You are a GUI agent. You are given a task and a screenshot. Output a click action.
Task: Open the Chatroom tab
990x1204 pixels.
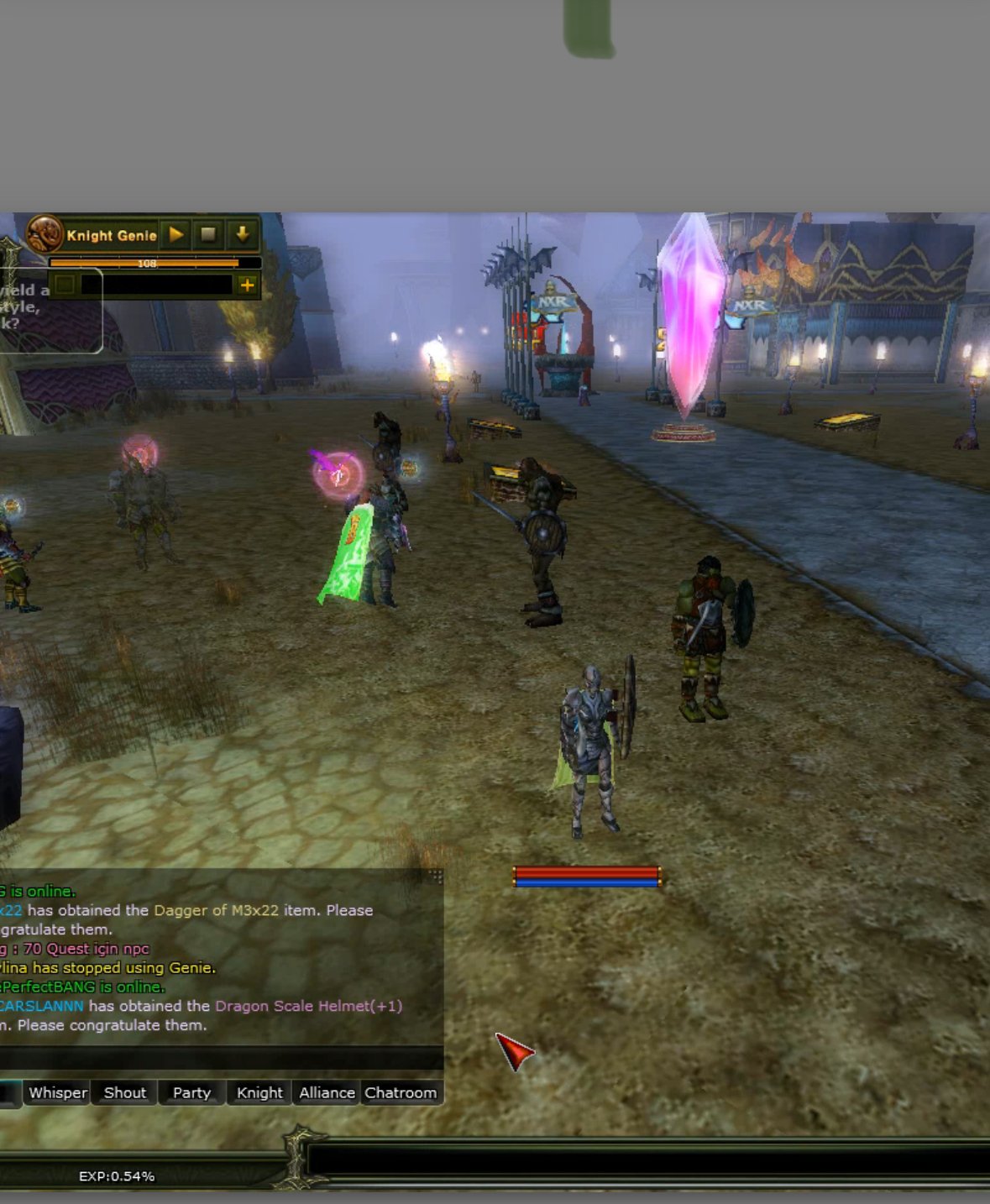coord(401,1092)
